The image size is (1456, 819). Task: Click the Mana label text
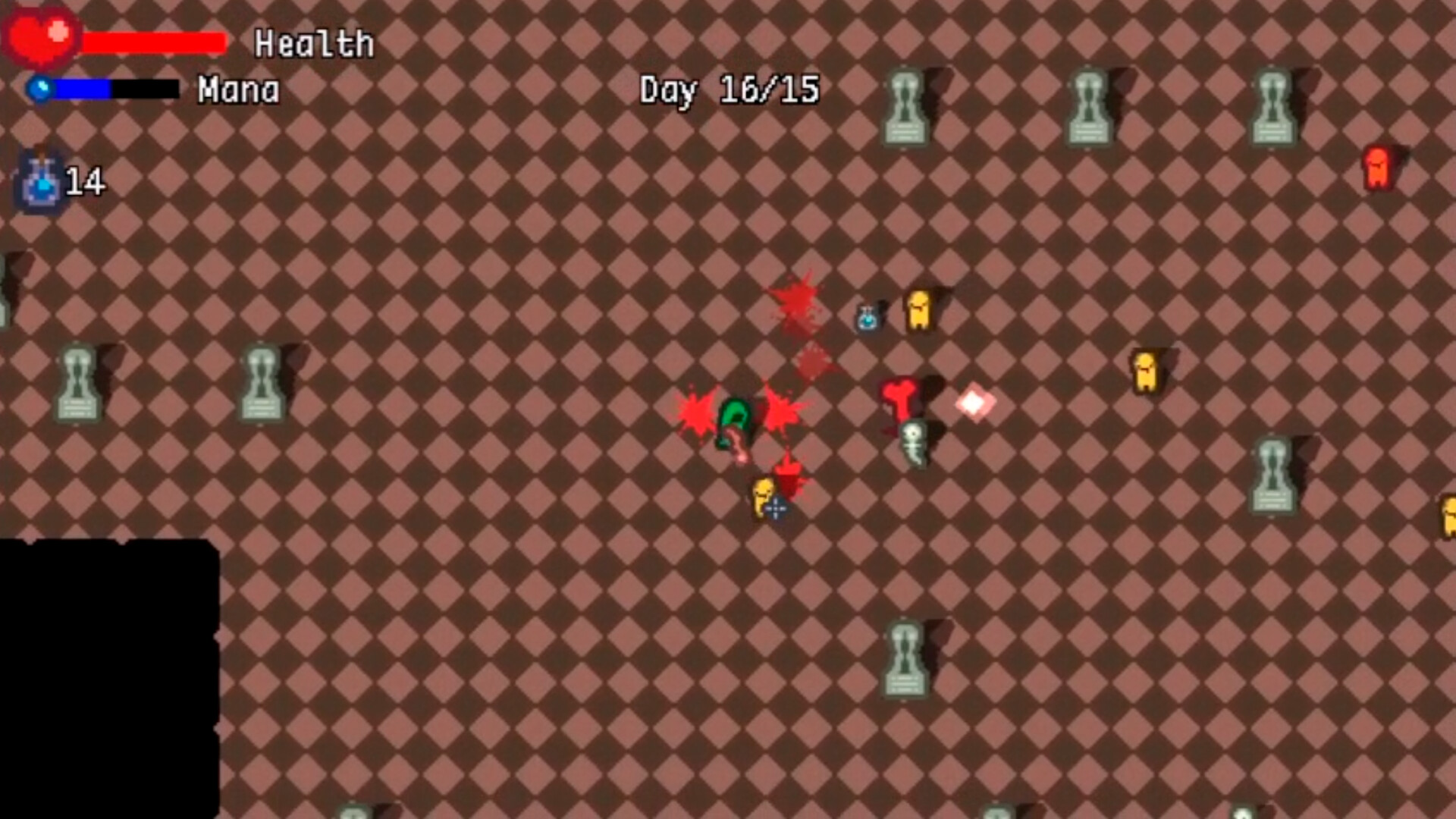[x=238, y=91]
